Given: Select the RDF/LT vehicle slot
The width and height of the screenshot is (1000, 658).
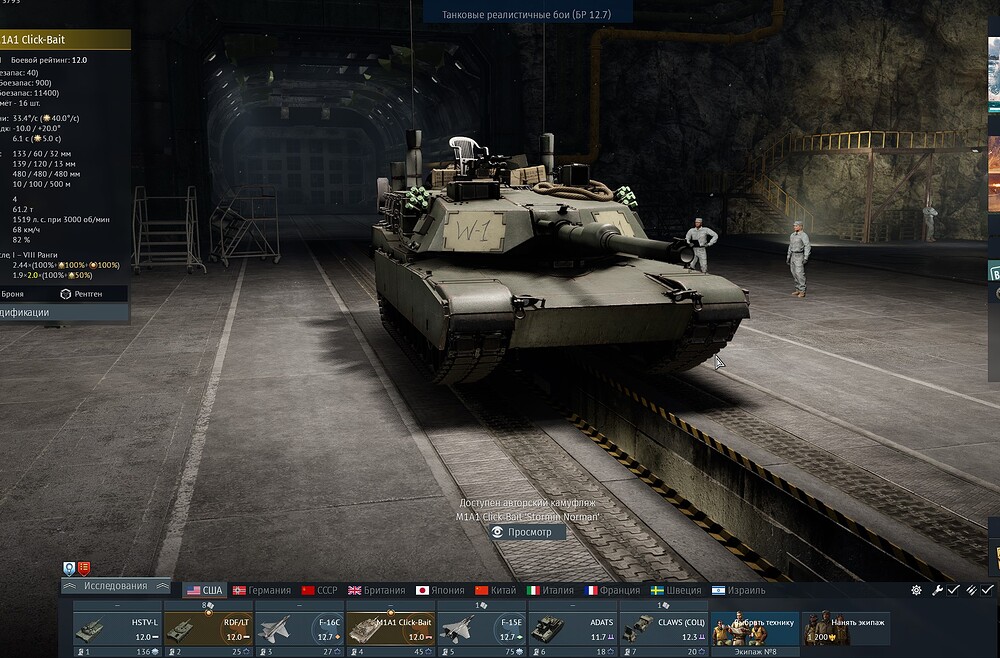Looking at the screenshot, I should (x=207, y=628).
